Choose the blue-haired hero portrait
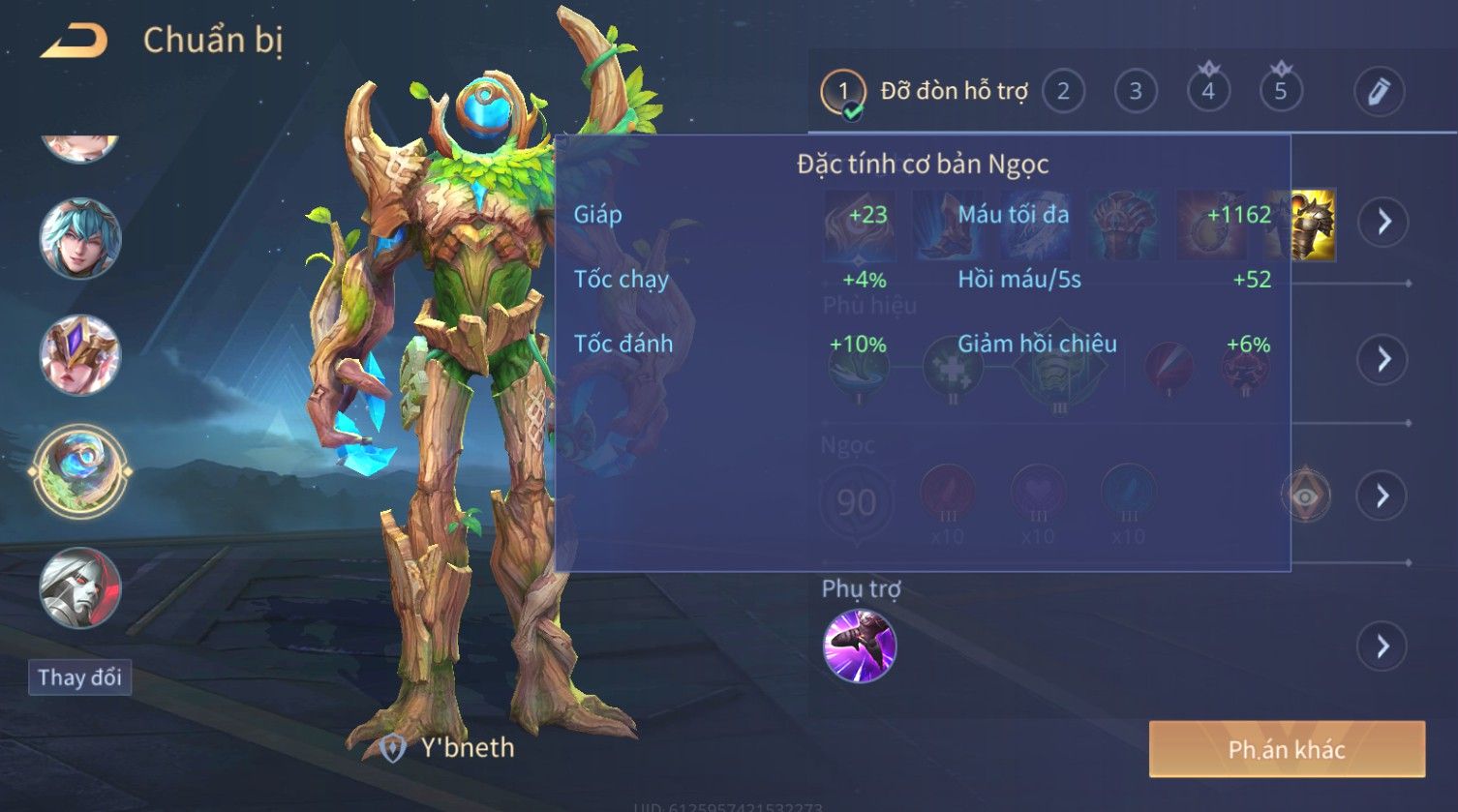Viewport: 1458px width, 812px height. pyautogui.click(x=80, y=238)
